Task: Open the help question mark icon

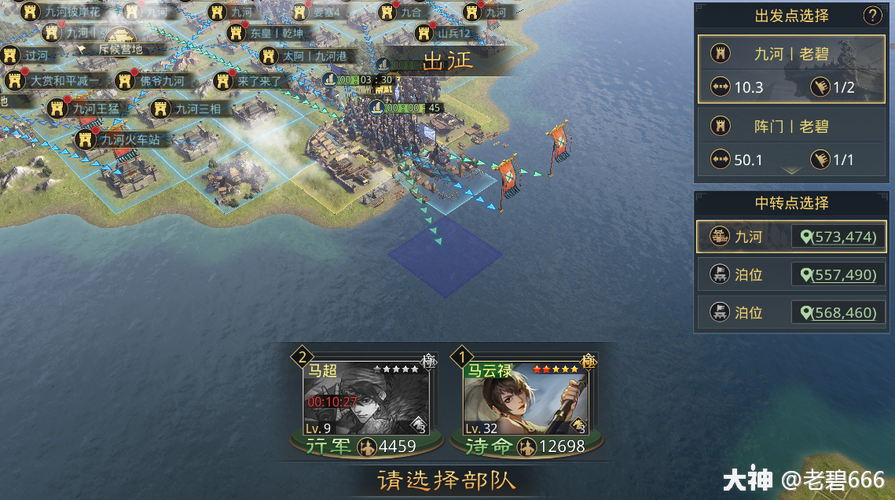Action: click(x=872, y=15)
